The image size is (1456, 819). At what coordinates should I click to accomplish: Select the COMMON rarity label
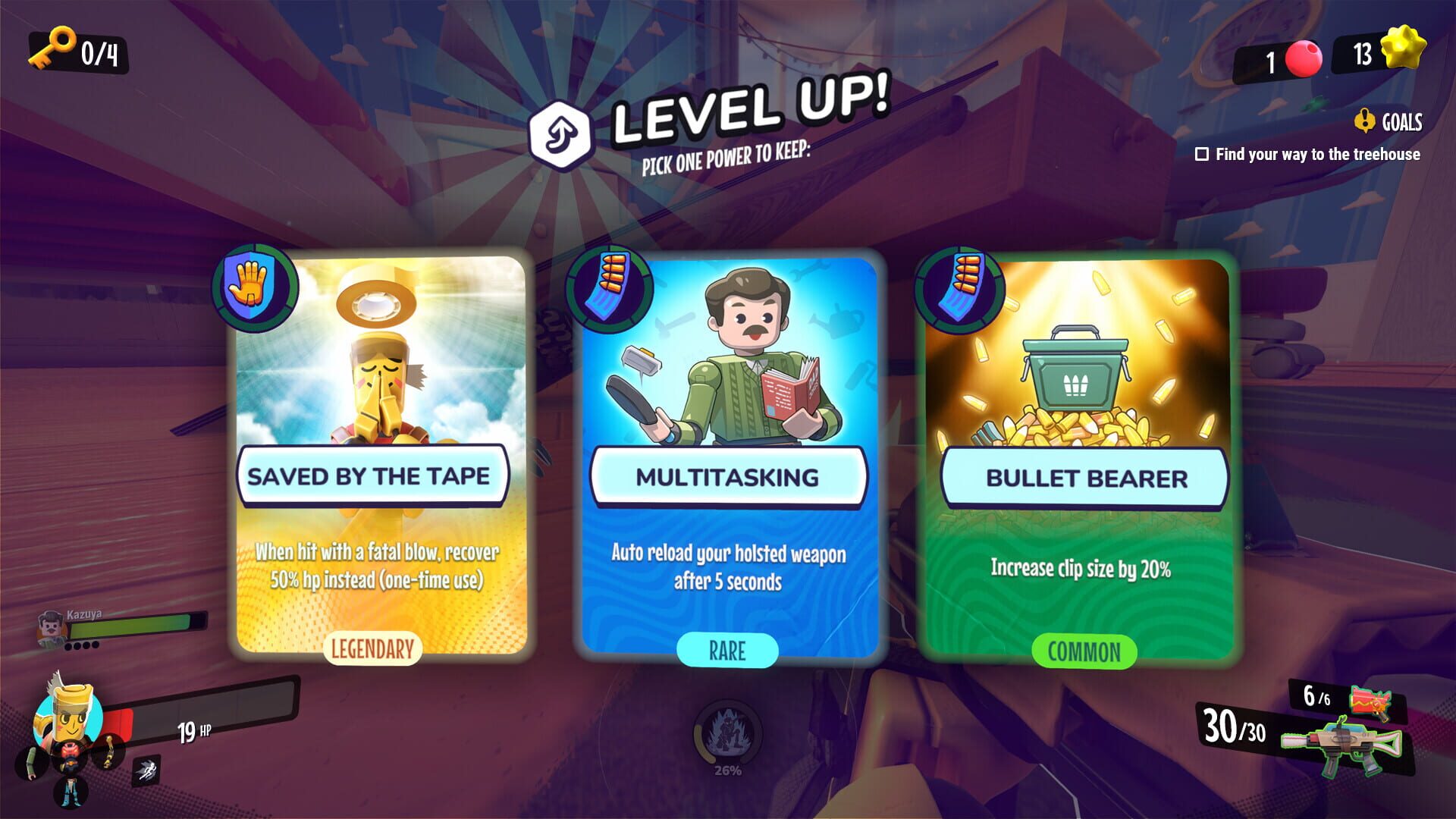[x=1083, y=651]
